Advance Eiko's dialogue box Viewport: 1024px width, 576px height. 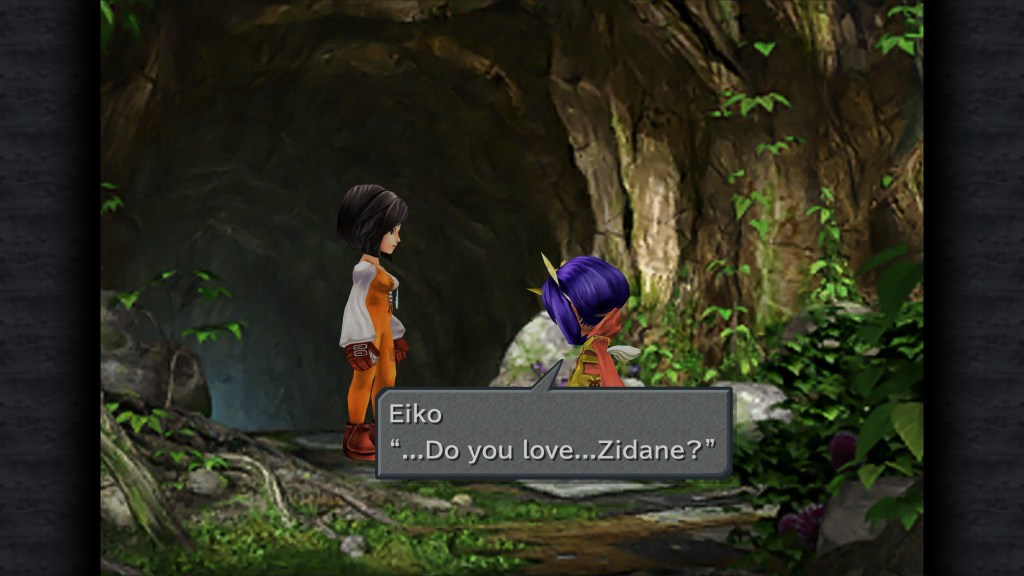coord(553,433)
